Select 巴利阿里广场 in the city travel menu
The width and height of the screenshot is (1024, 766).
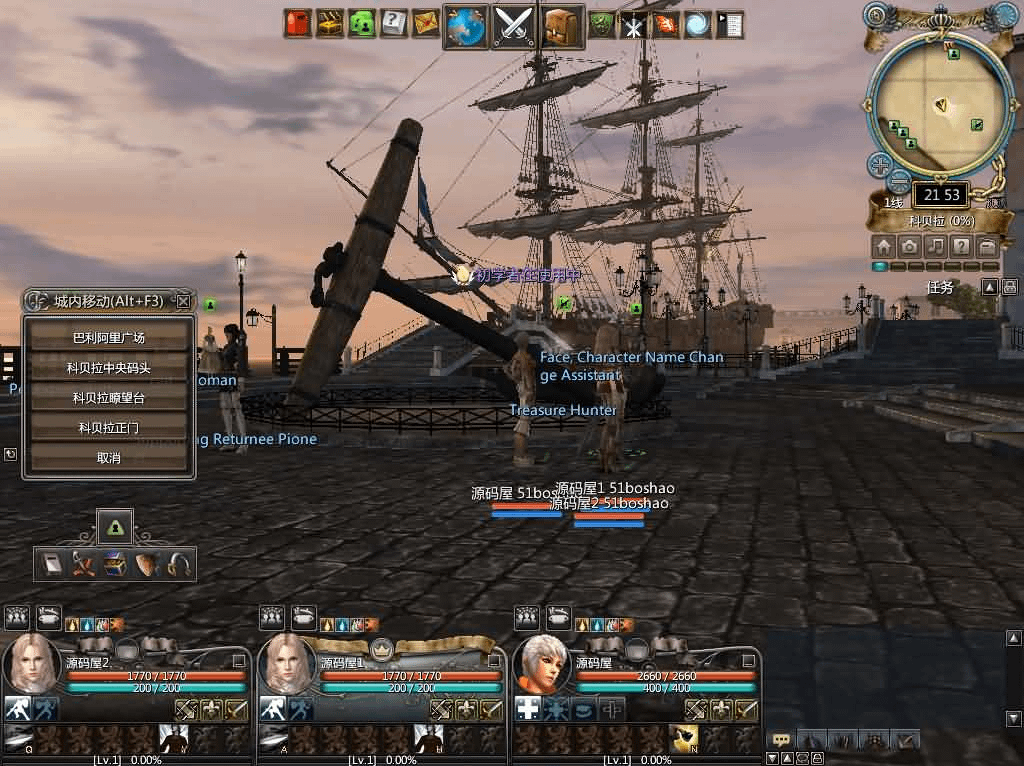coord(109,338)
